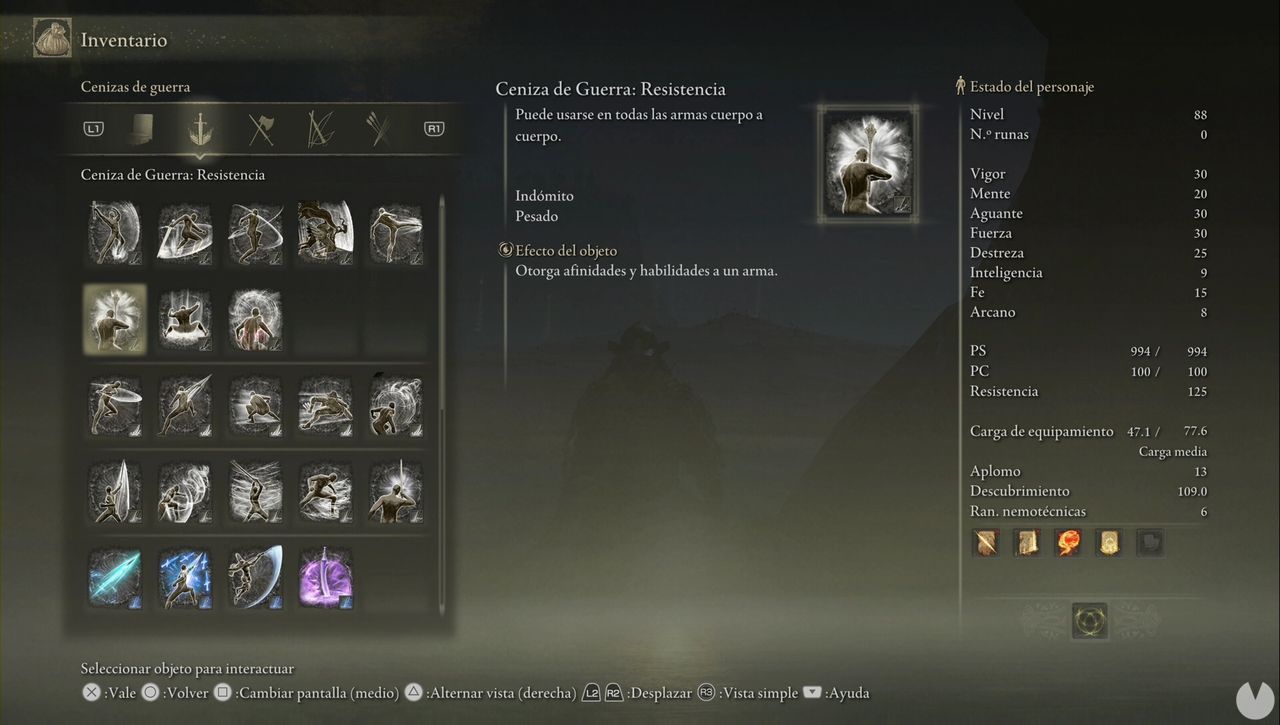Pick the spear thrusting figure ash
The width and height of the screenshot is (1280, 725).
[x=185, y=405]
